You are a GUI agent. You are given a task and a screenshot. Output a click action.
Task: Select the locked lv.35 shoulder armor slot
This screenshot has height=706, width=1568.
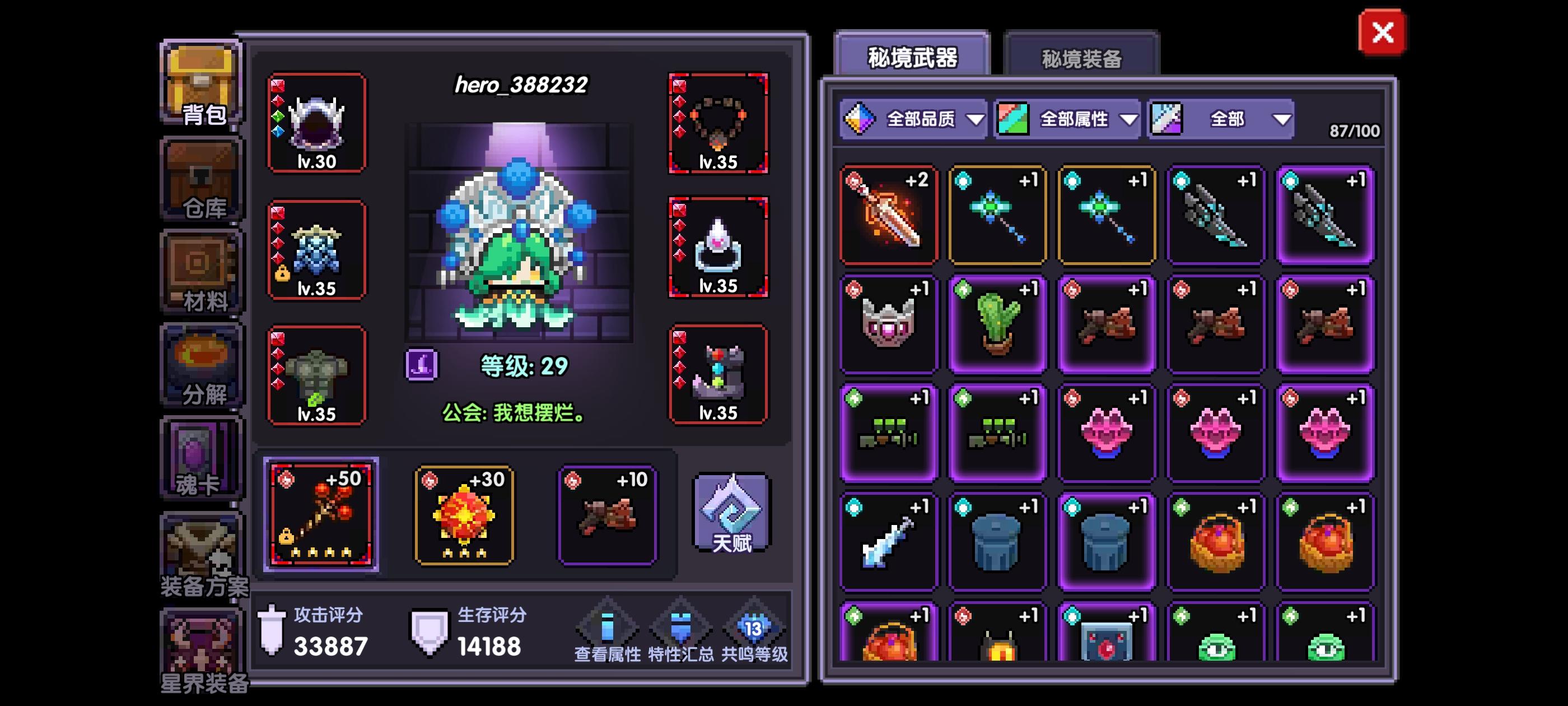pos(316,250)
